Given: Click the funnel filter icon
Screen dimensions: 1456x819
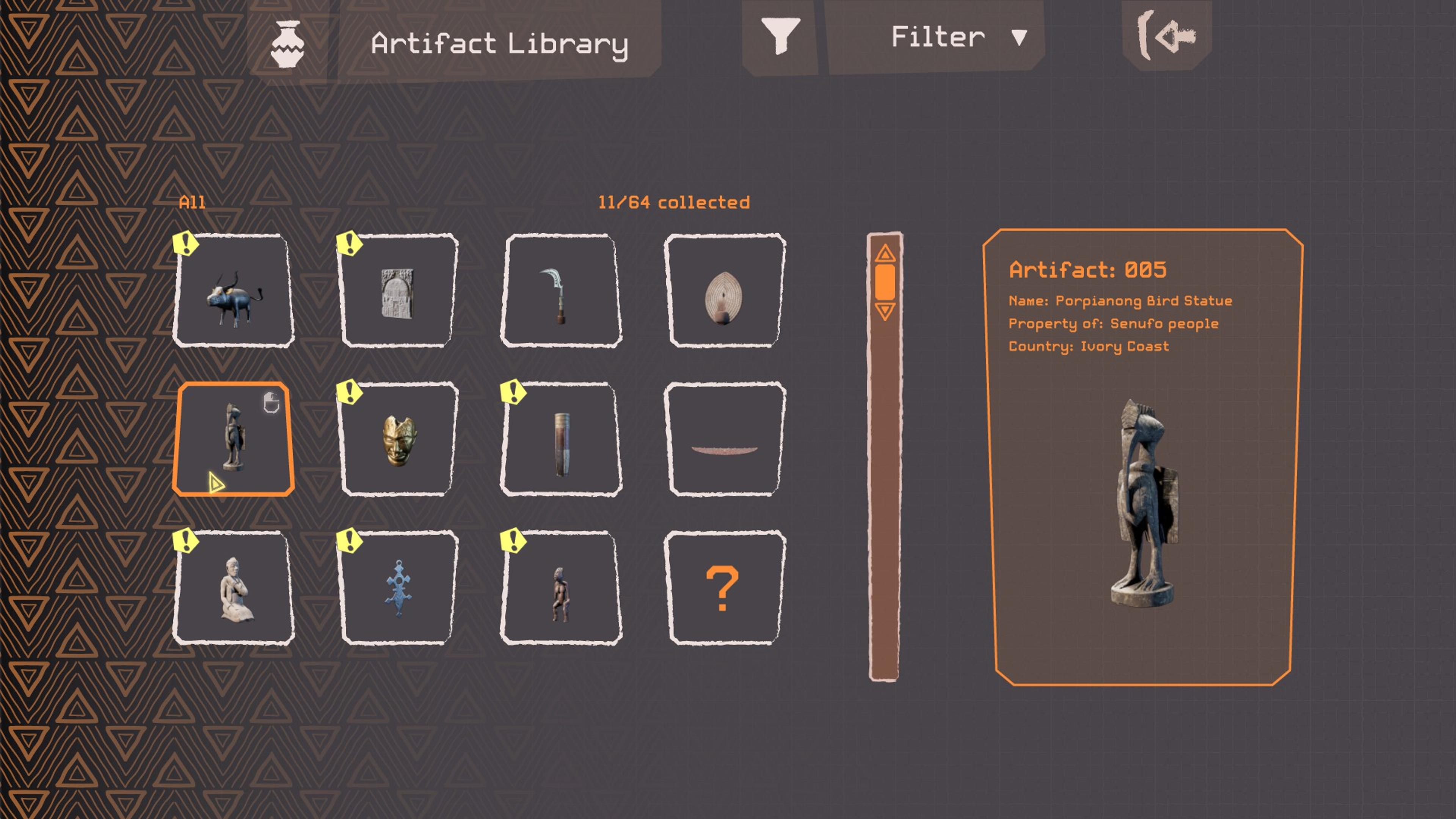Looking at the screenshot, I should pyautogui.click(x=780, y=36).
